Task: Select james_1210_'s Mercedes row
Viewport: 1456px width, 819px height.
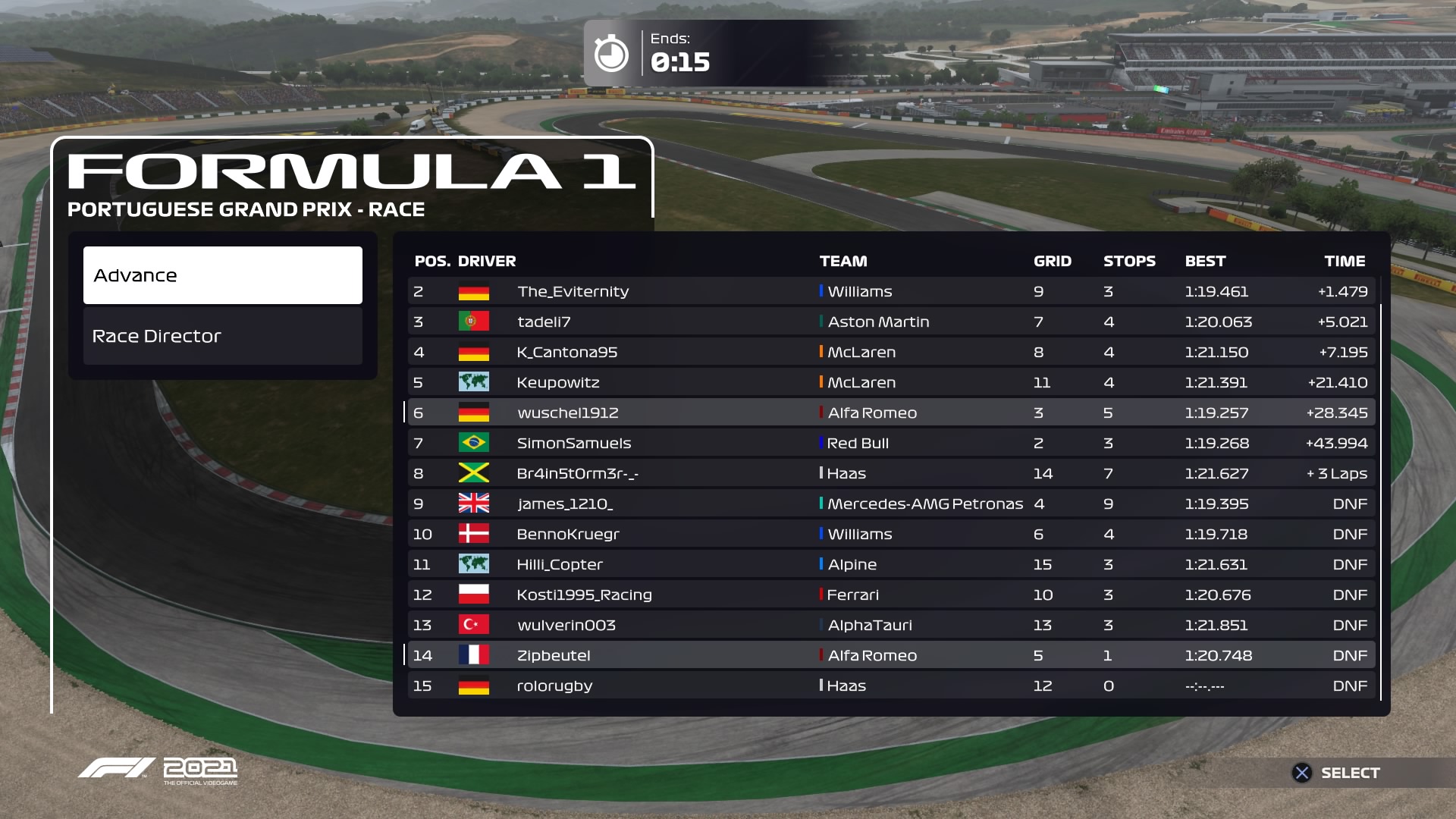Action: coord(891,504)
